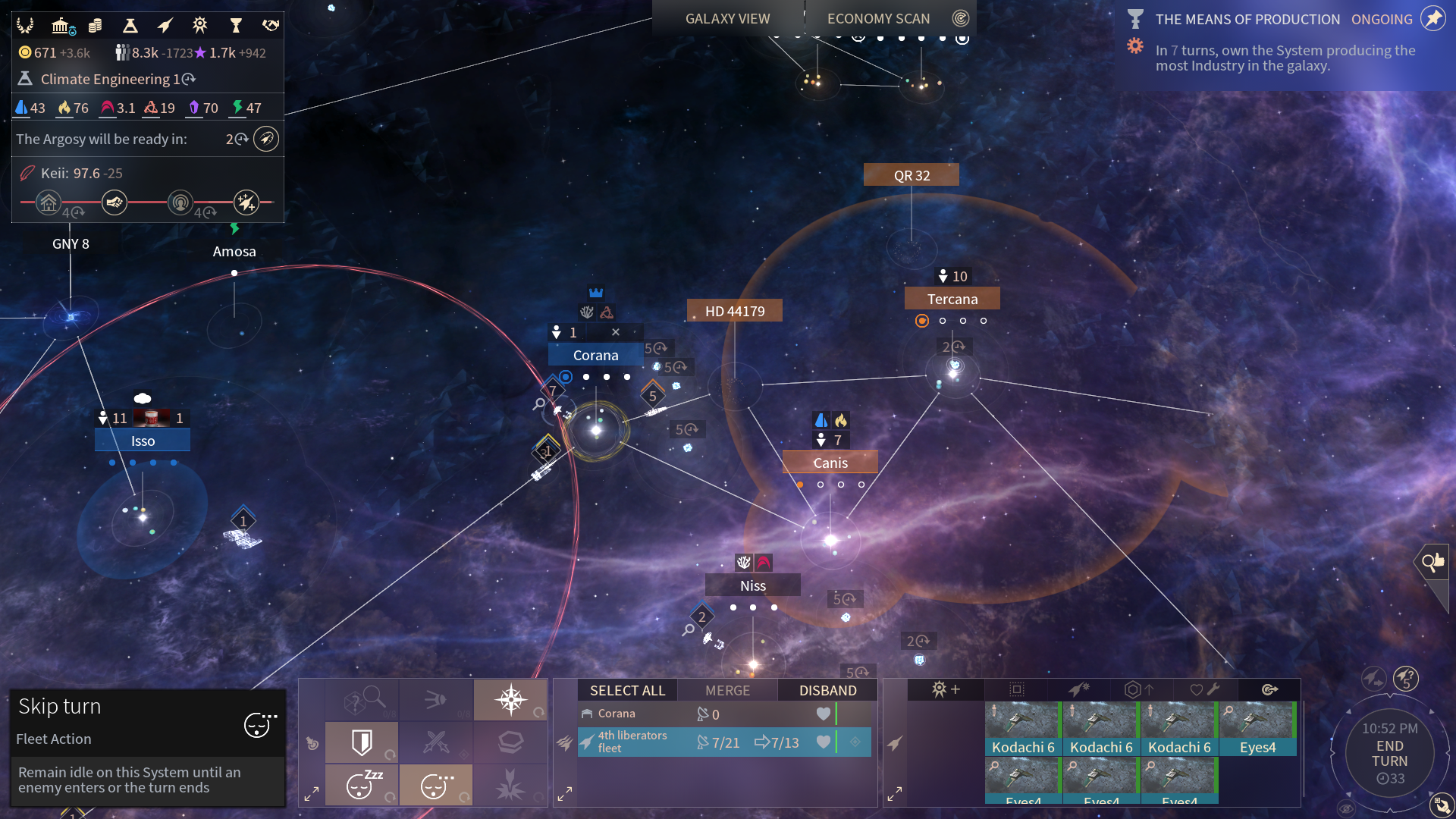Select the 4th liberators fleet row
This screenshot has height=819, width=1456.
pos(723,742)
